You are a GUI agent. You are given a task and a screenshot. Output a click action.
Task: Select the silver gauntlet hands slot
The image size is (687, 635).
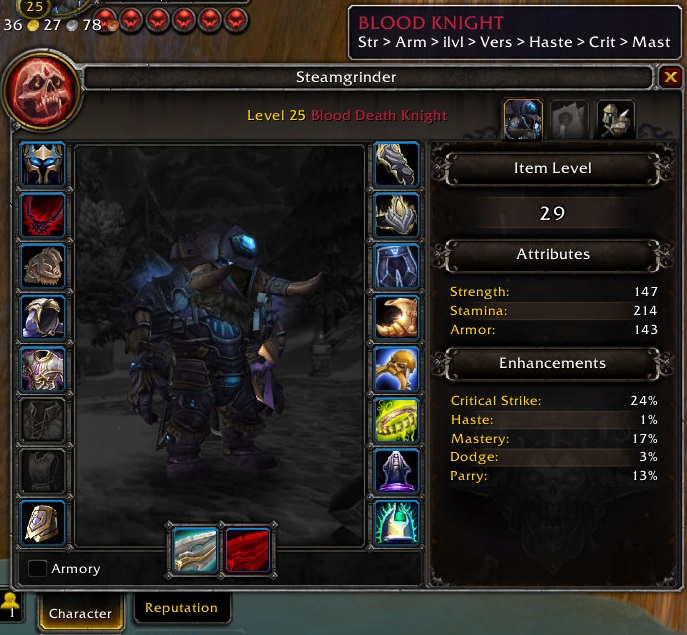[x=396, y=164]
